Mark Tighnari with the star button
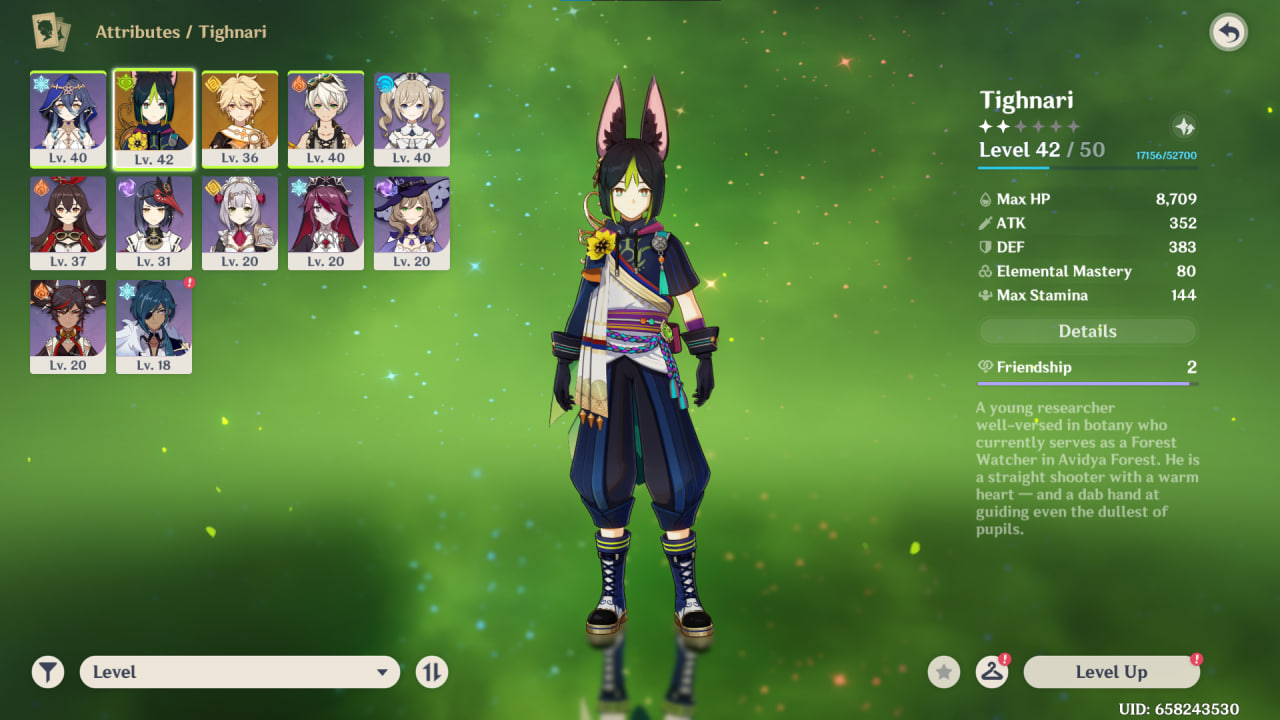This screenshot has height=720, width=1280. (943, 672)
